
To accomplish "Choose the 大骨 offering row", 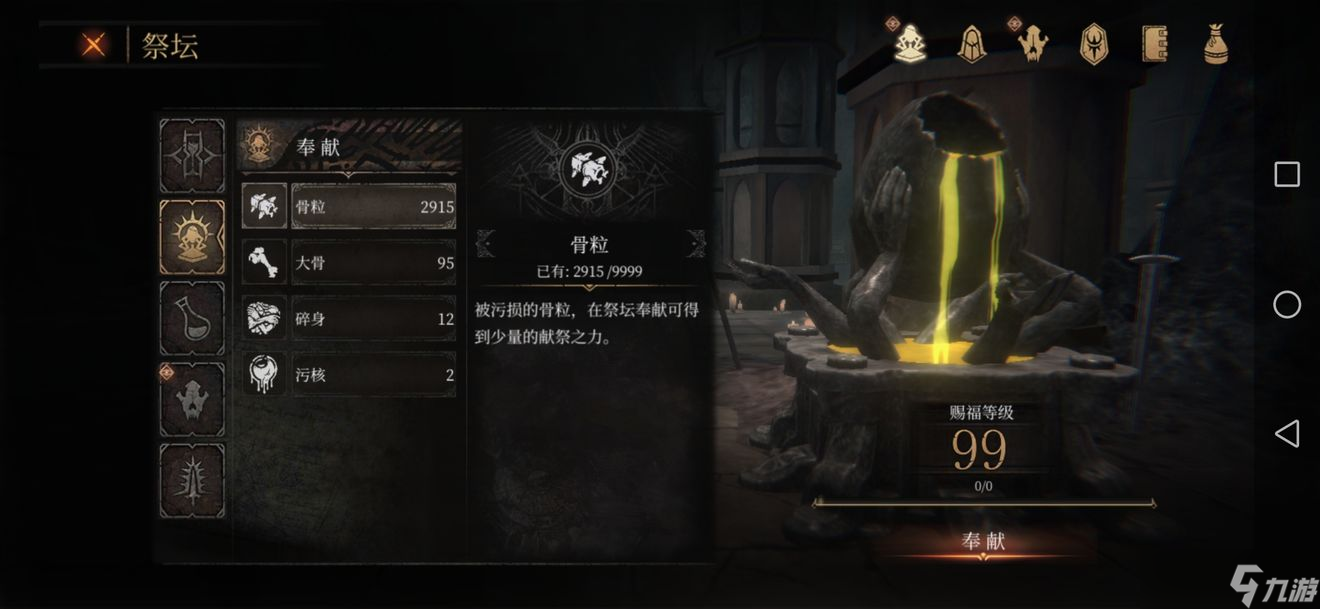I will (372, 263).
